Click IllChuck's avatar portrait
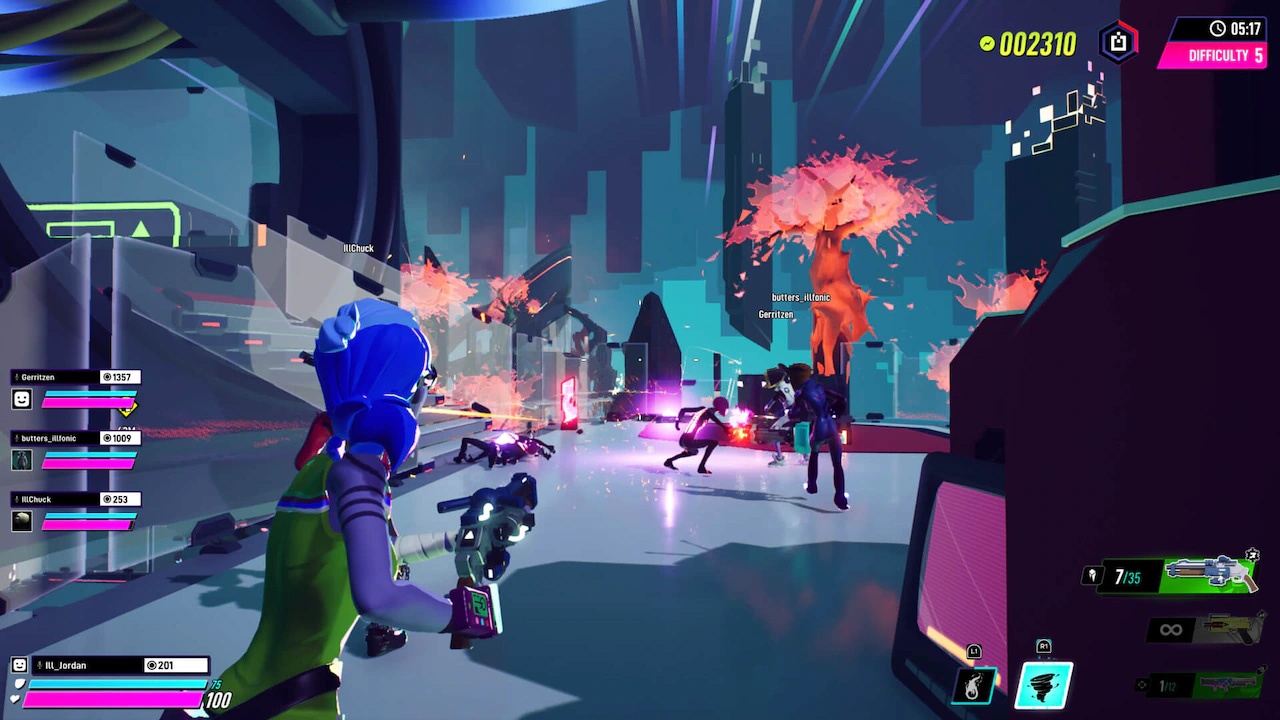Screen dimensions: 1280x720 pyautogui.click(x=22, y=520)
